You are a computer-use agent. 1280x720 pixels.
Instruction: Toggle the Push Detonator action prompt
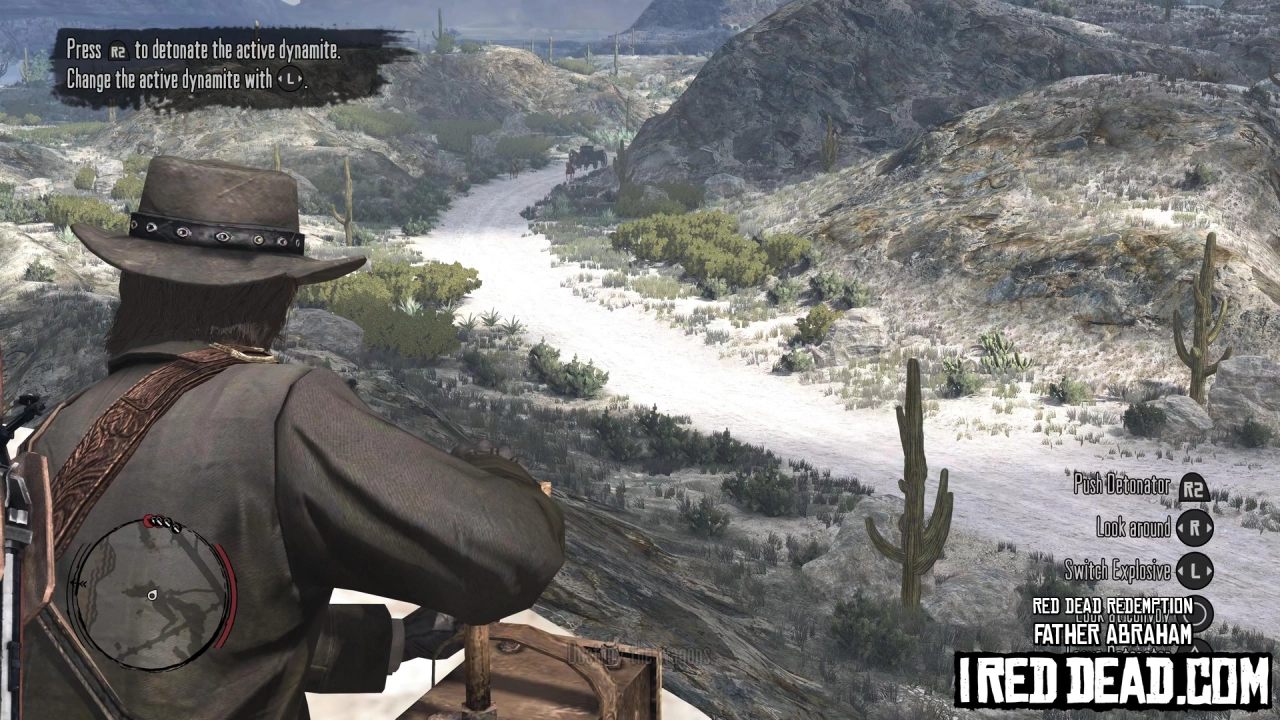point(1120,485)
